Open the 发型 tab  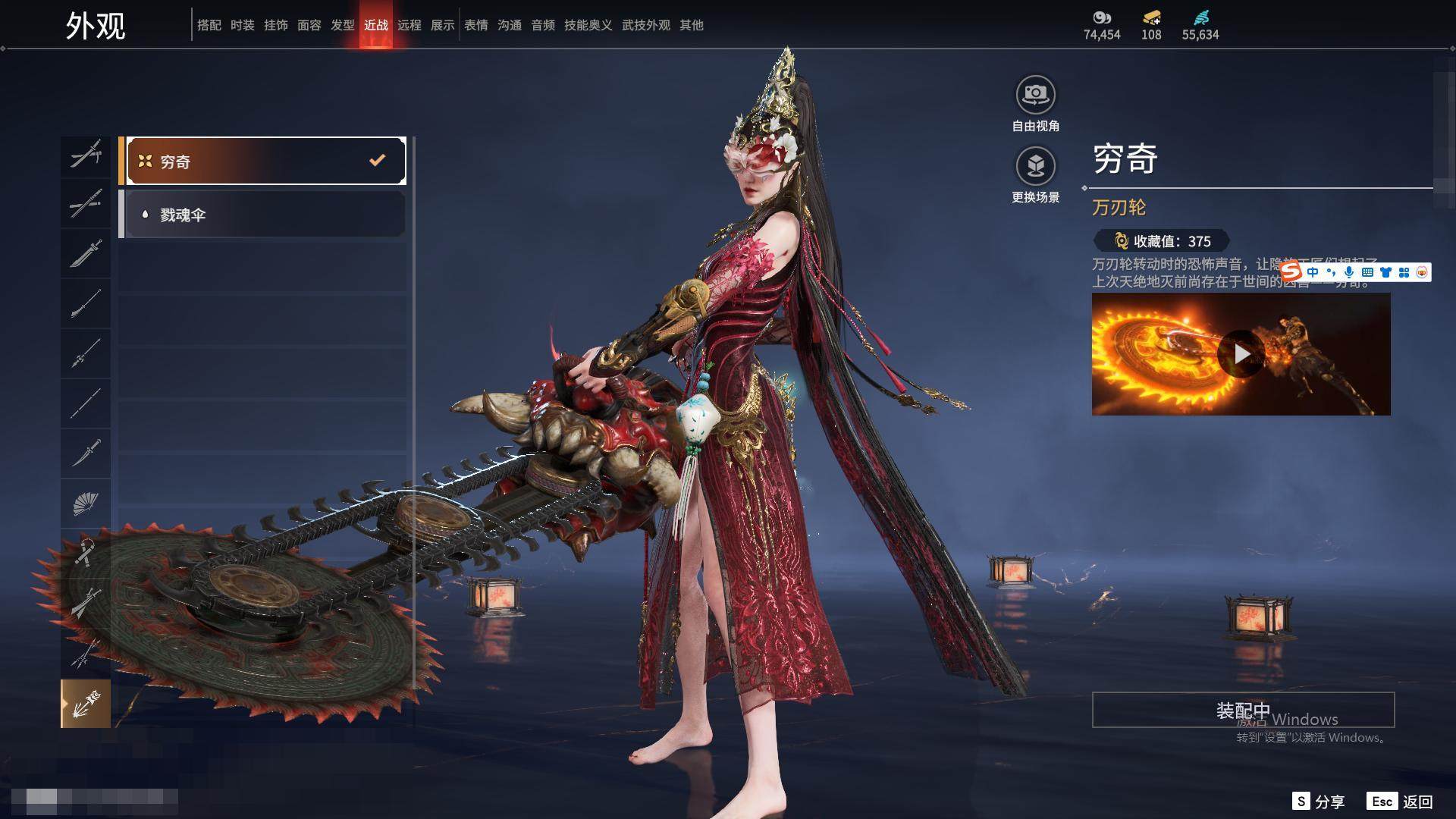click(342, 25)
